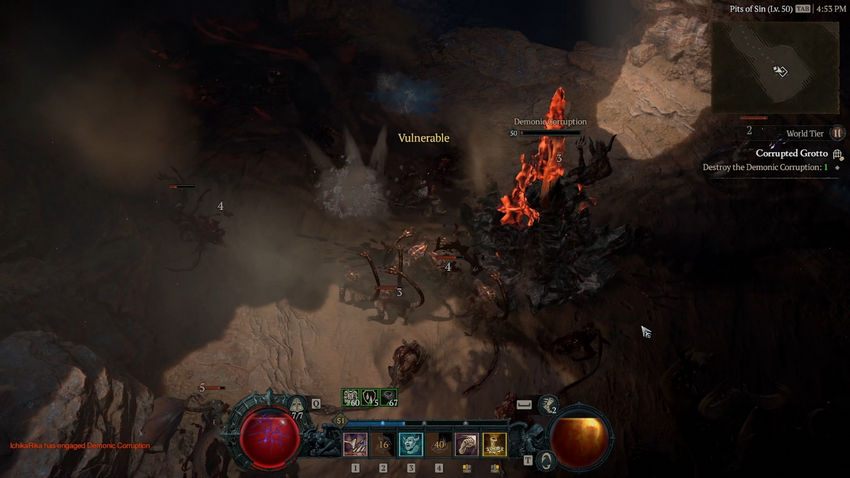
Task: Trigger the skill on cooldown showing 40
Action: coord(439,444)
